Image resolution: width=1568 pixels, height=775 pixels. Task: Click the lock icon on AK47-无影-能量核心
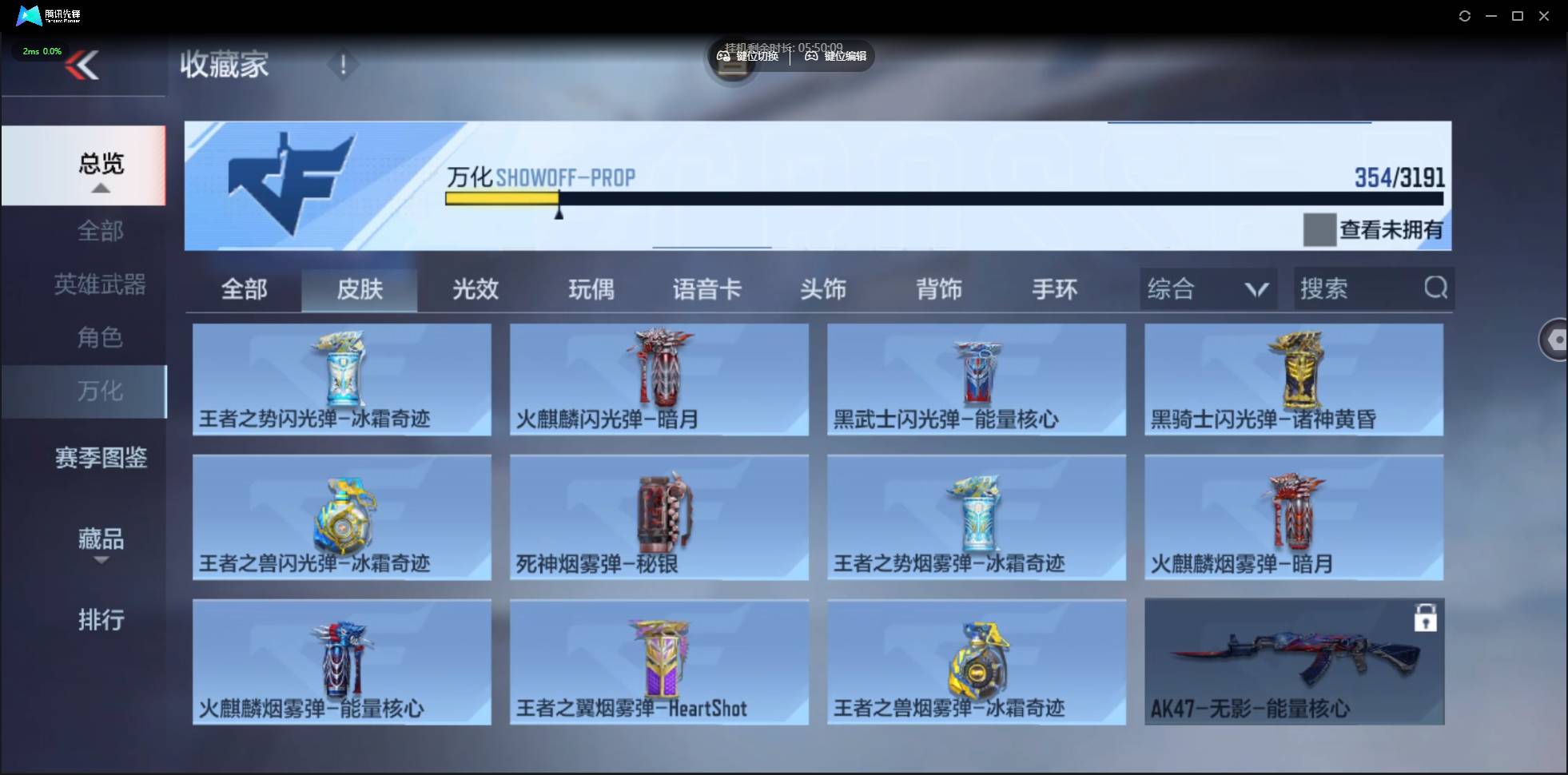click(1426, 617)
